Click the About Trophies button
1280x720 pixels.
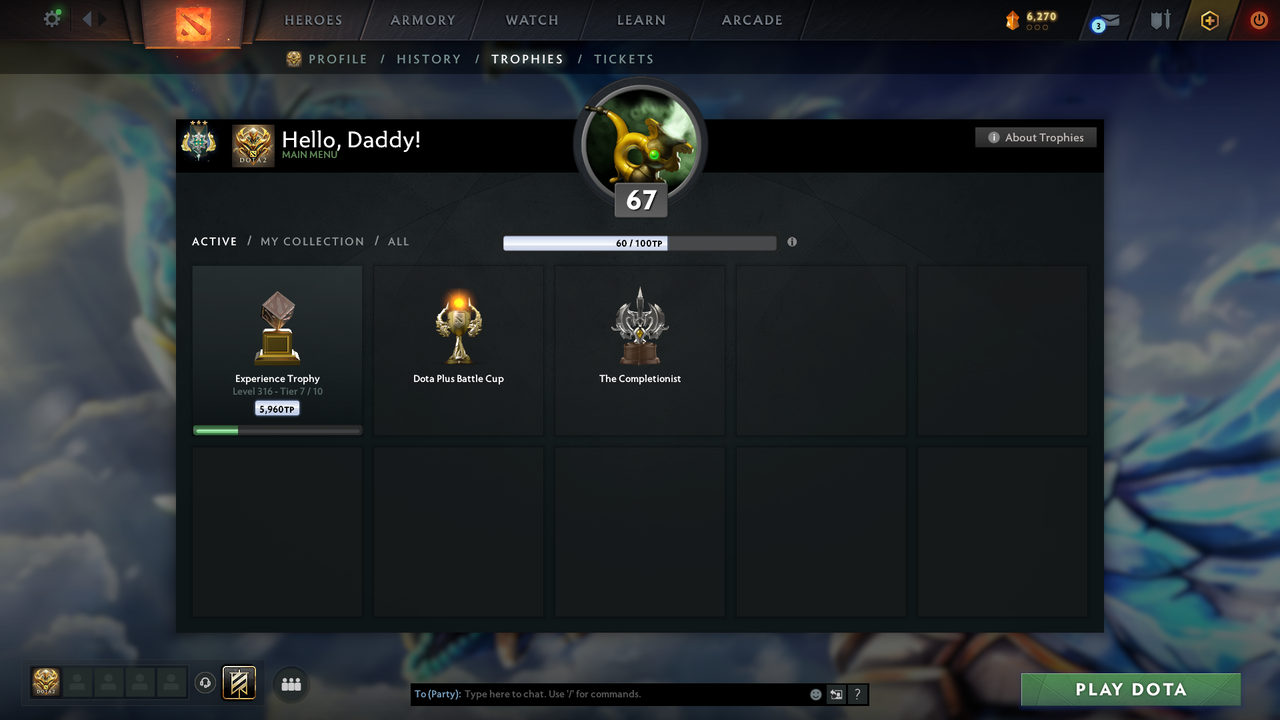coord(1036,137)
